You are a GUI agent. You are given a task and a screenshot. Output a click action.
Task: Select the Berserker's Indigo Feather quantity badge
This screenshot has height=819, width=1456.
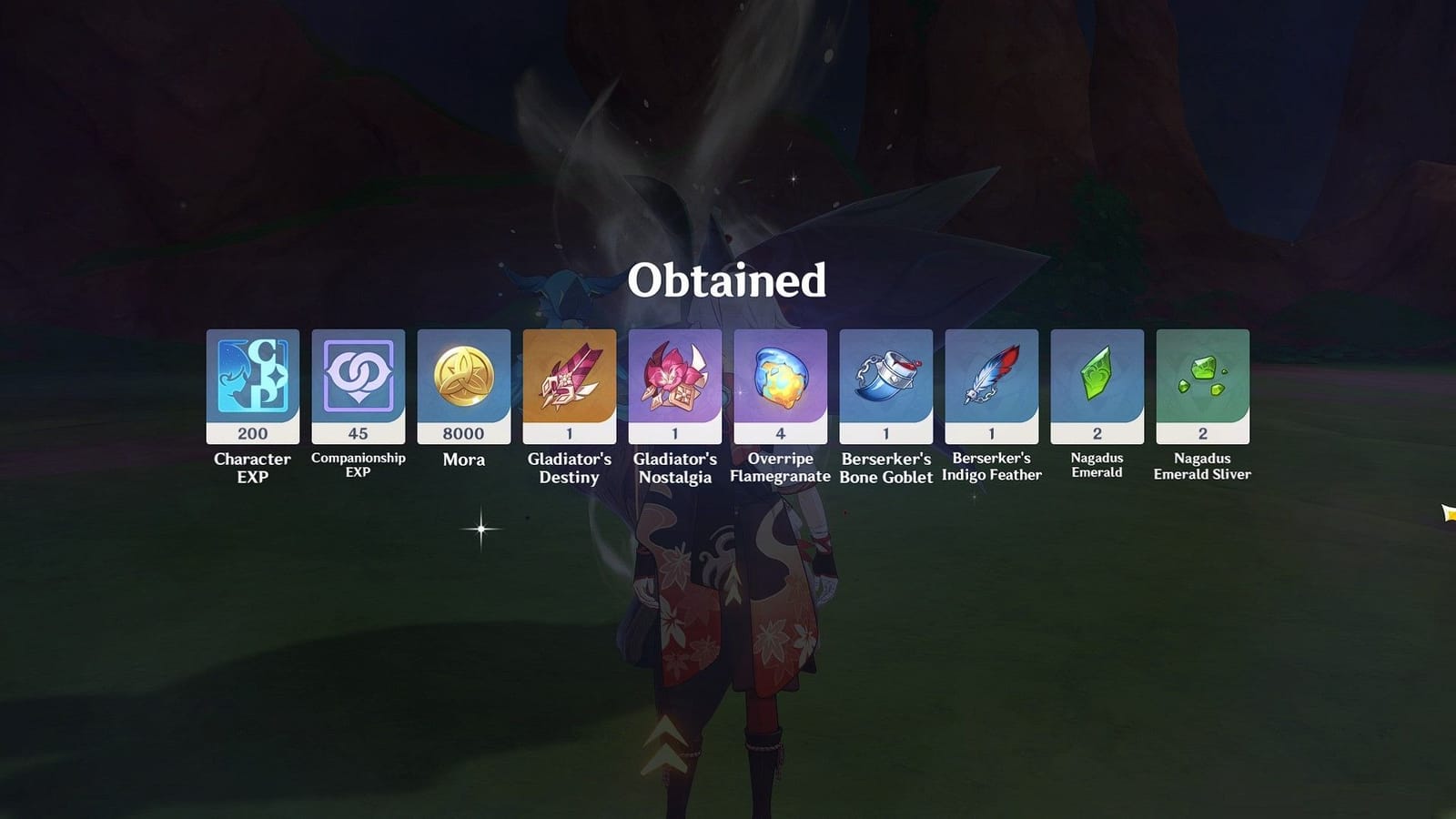991,434
